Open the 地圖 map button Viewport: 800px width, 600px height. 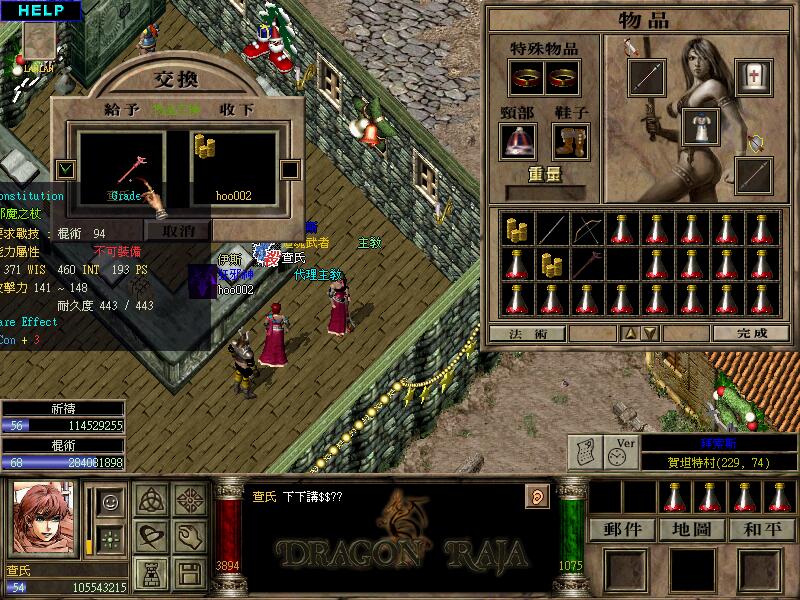click(x=692, y=529)
